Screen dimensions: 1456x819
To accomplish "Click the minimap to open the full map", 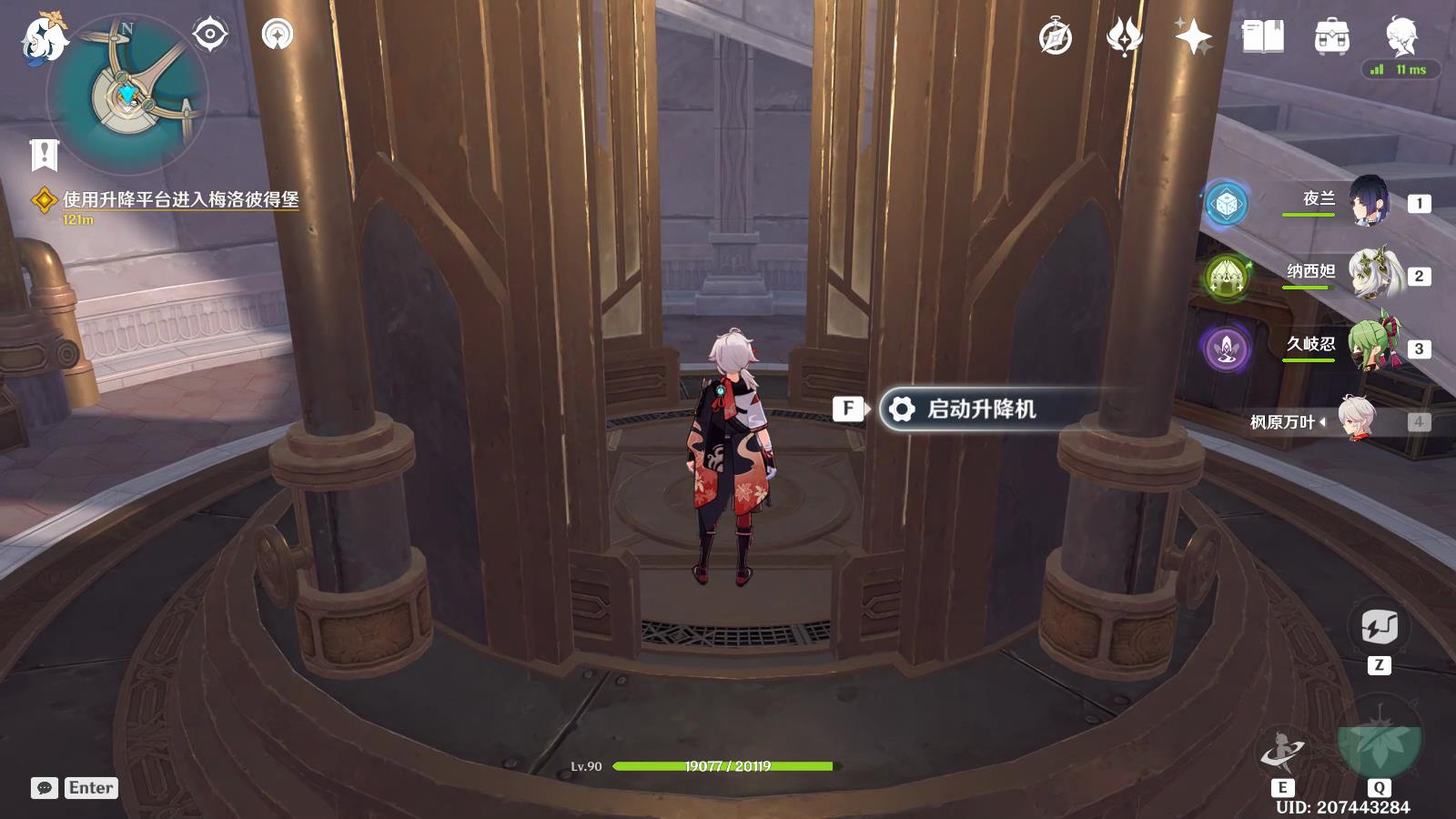I will click(x=127, y=96).
